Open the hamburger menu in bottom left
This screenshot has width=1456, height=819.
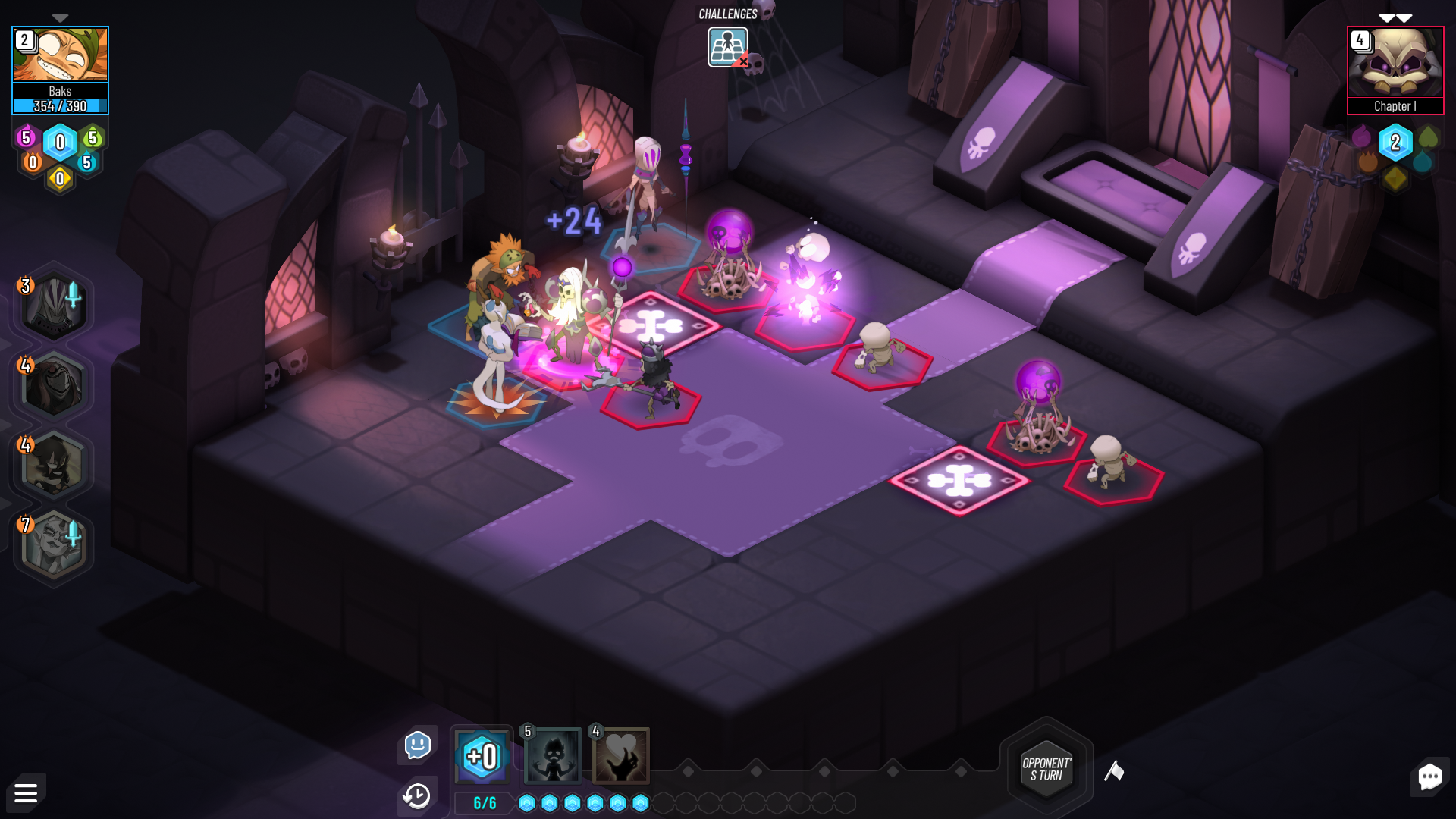(x=26, y=792)
